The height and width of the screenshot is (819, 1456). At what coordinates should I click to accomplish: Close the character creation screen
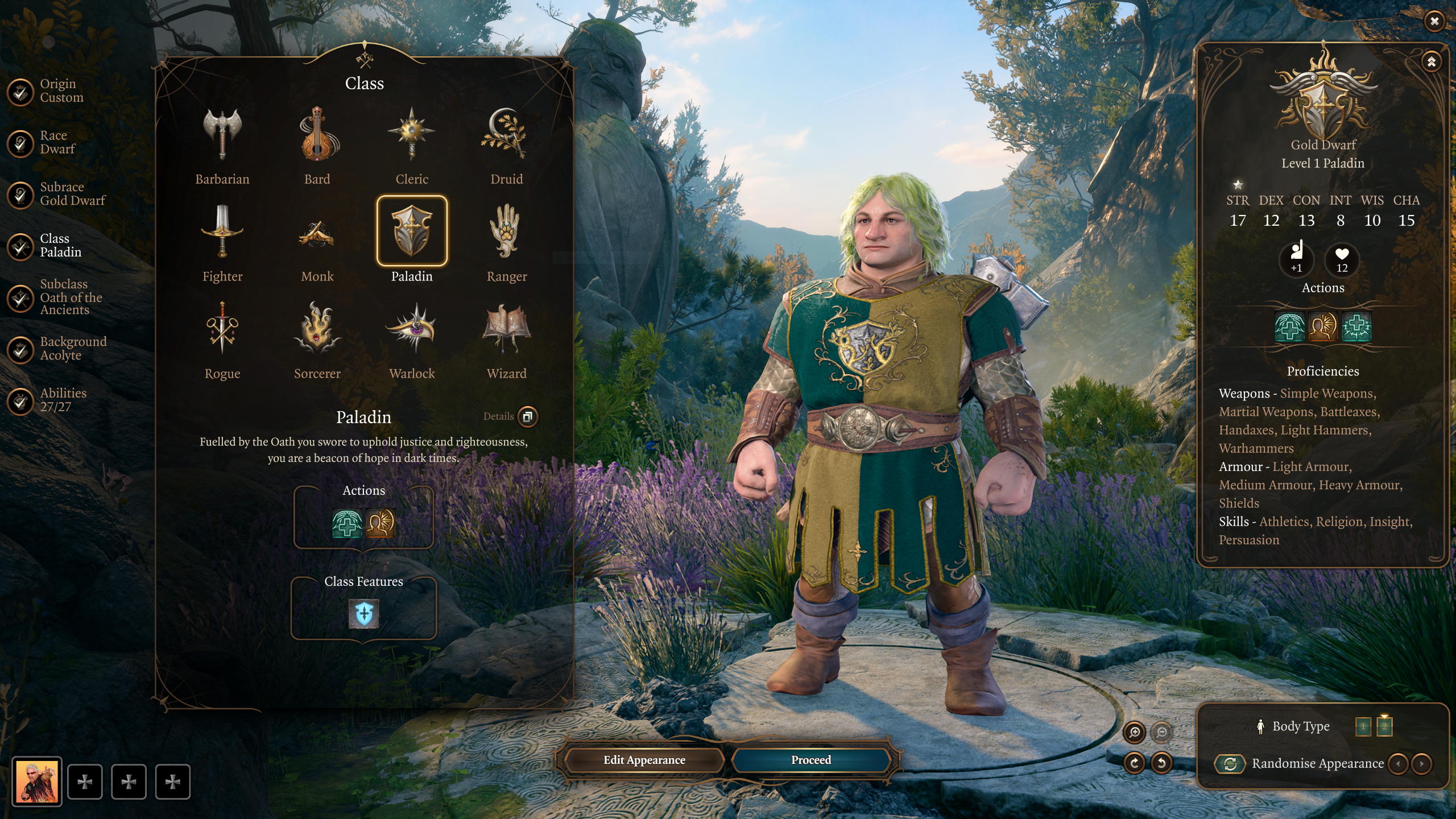(x=1434, y=21)
